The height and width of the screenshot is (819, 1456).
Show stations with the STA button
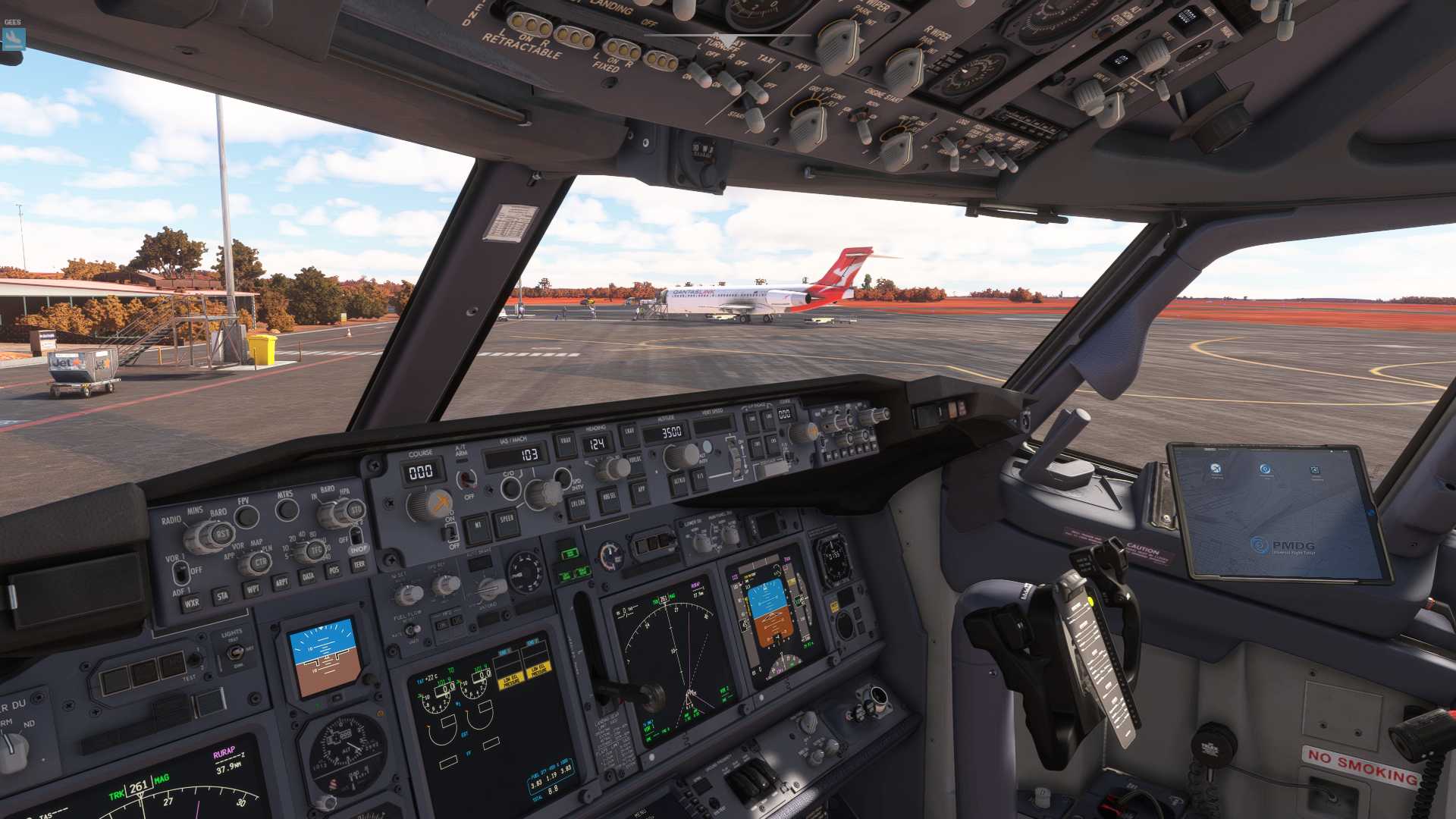[x=222, y=597]
